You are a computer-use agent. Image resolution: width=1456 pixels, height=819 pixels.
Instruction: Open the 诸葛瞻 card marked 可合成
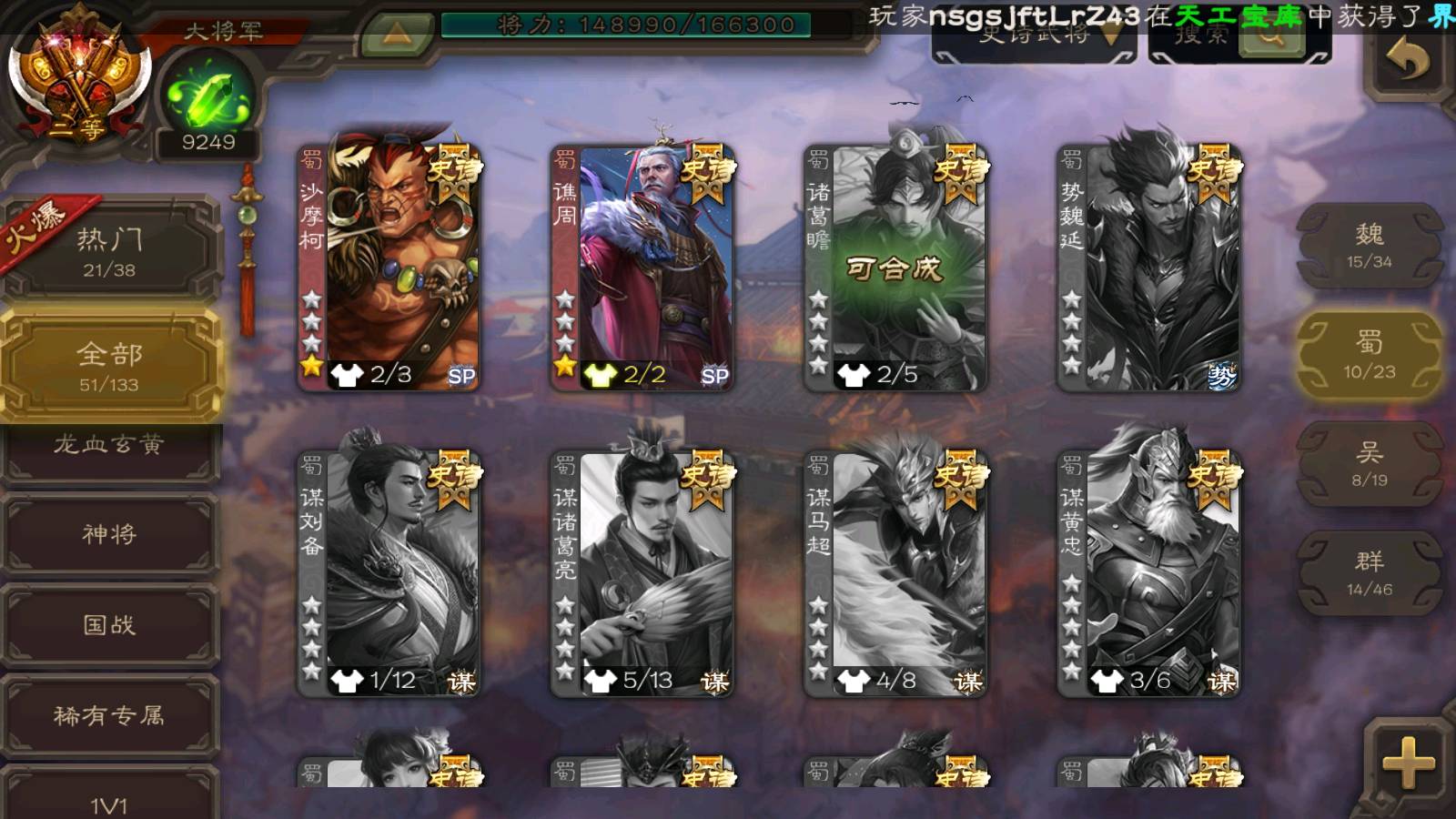895,268
